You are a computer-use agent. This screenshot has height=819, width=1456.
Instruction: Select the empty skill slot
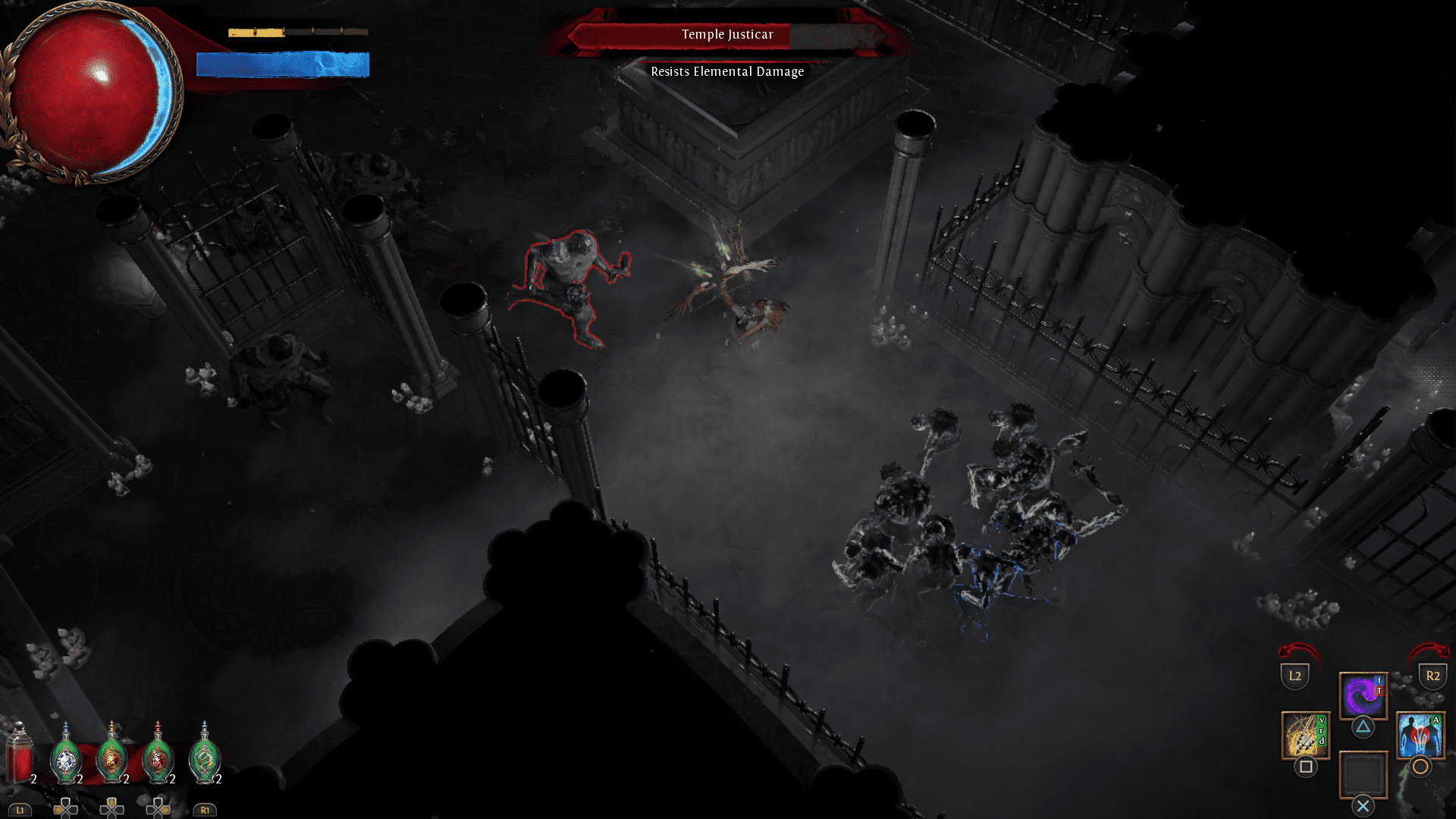tap(1363, 774)
